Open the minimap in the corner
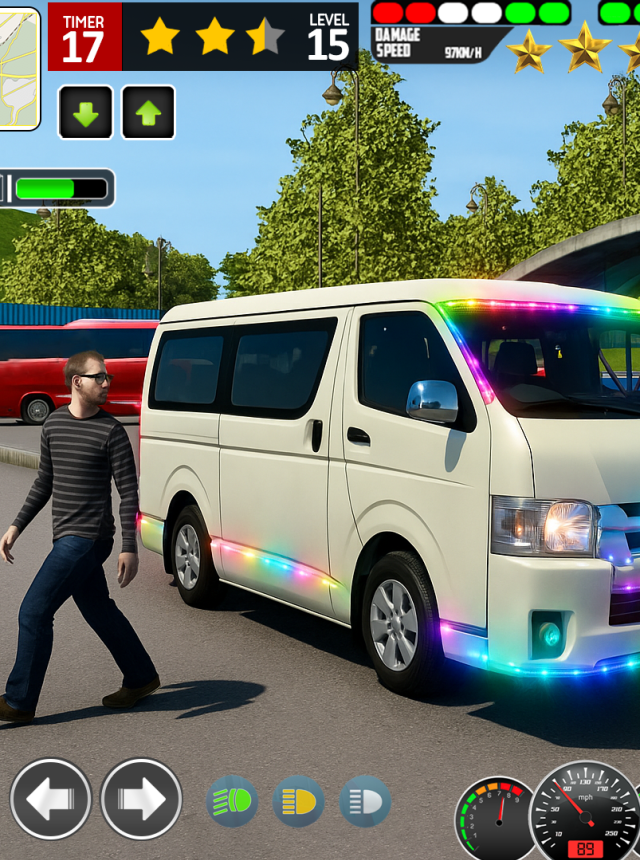Screen dimensions: 640x860 [18, 68]
